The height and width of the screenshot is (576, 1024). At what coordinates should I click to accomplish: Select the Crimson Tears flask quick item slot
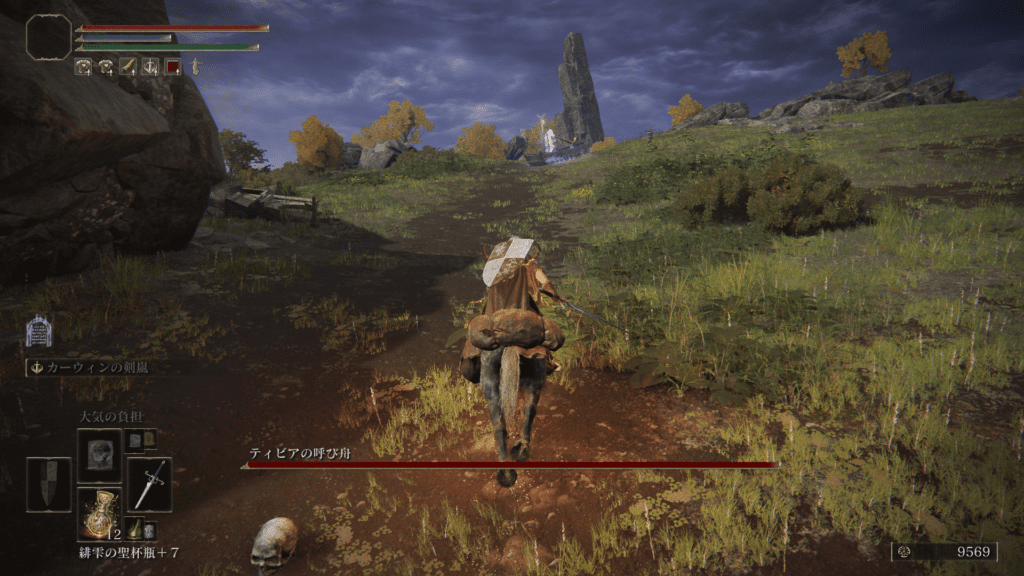point(99,514)
